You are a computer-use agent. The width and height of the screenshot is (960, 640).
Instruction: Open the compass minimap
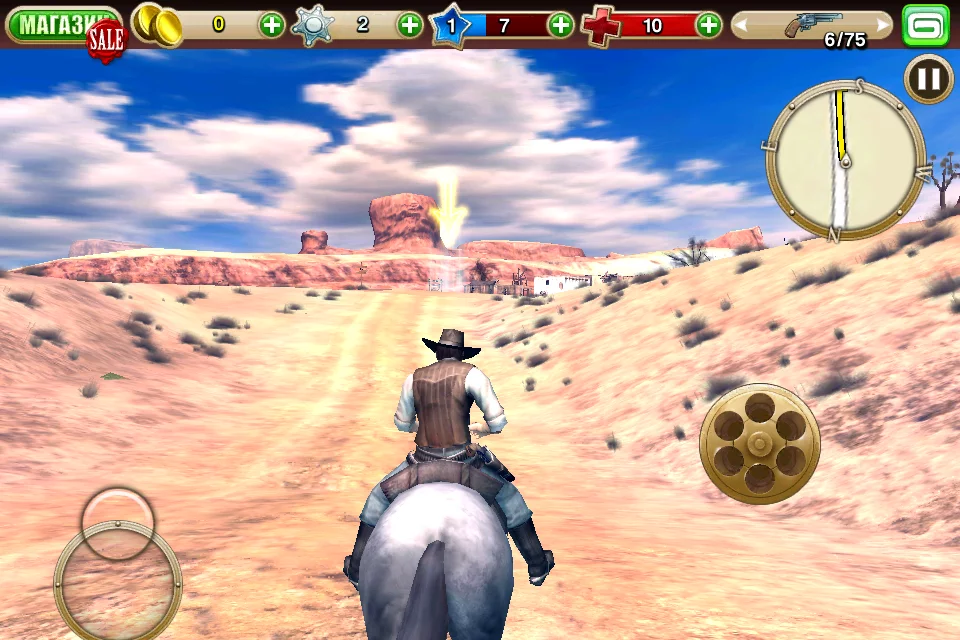(x=845, y=160)
